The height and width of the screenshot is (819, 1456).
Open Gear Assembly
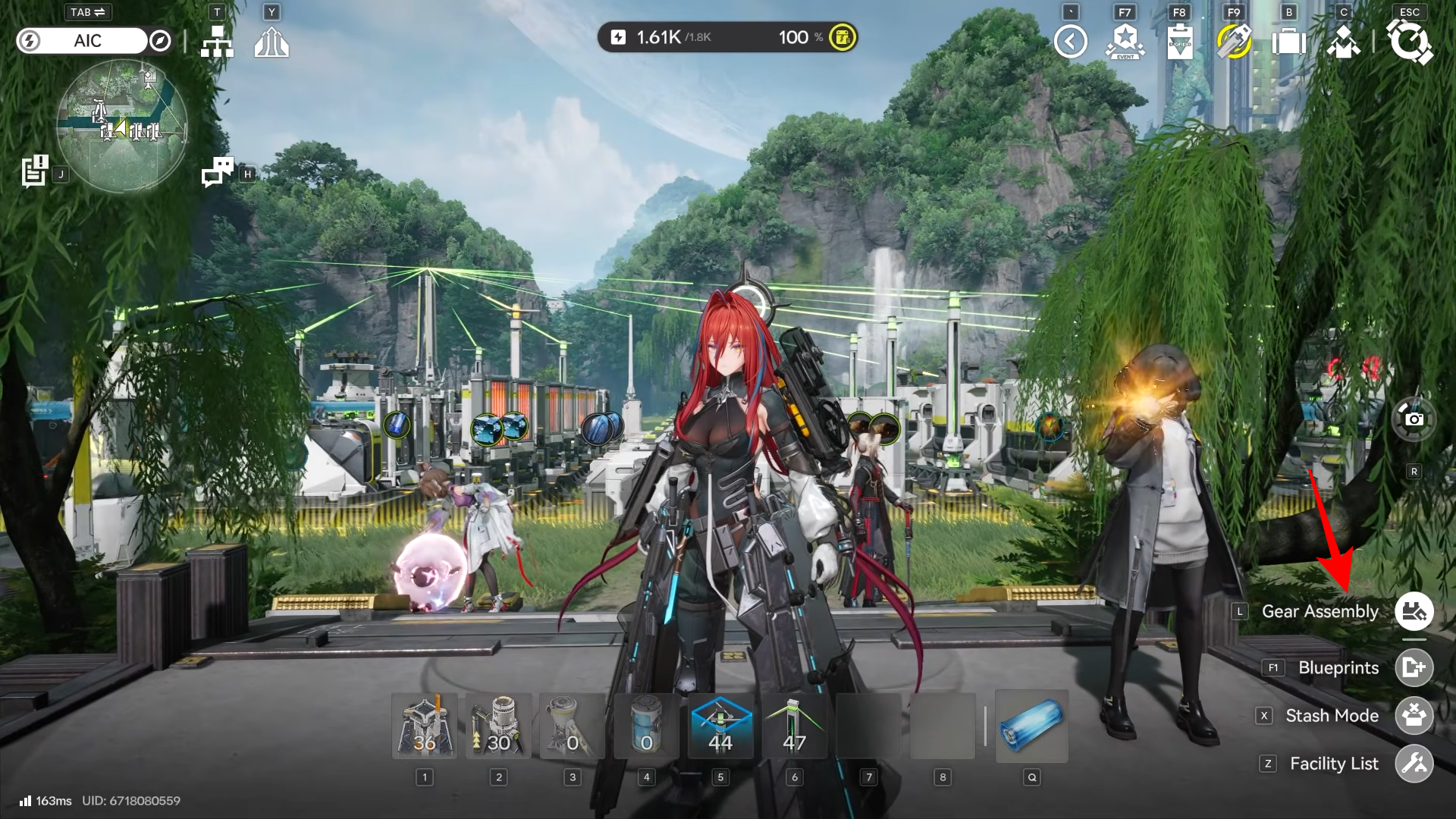[x=1414, y=611]
